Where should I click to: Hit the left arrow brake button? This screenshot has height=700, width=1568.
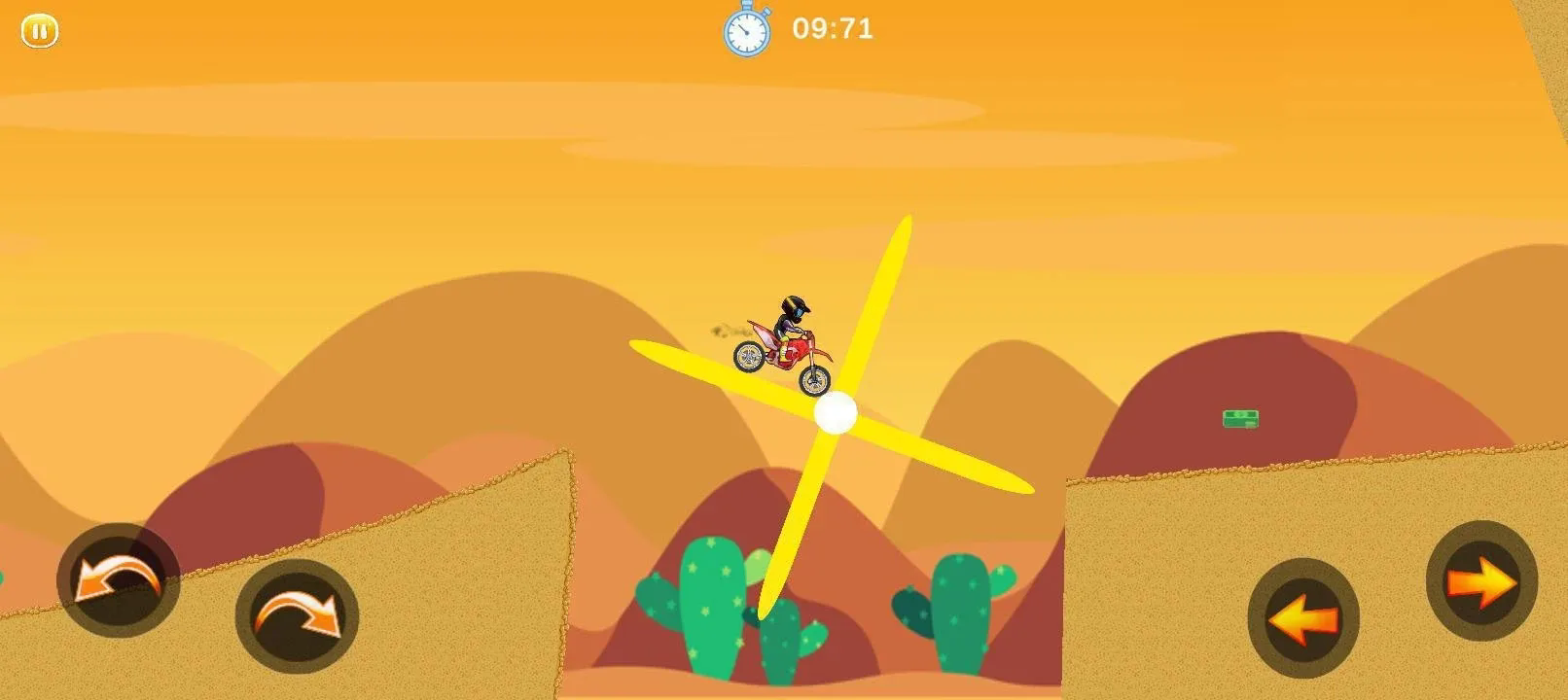(x=1302, y=617)
